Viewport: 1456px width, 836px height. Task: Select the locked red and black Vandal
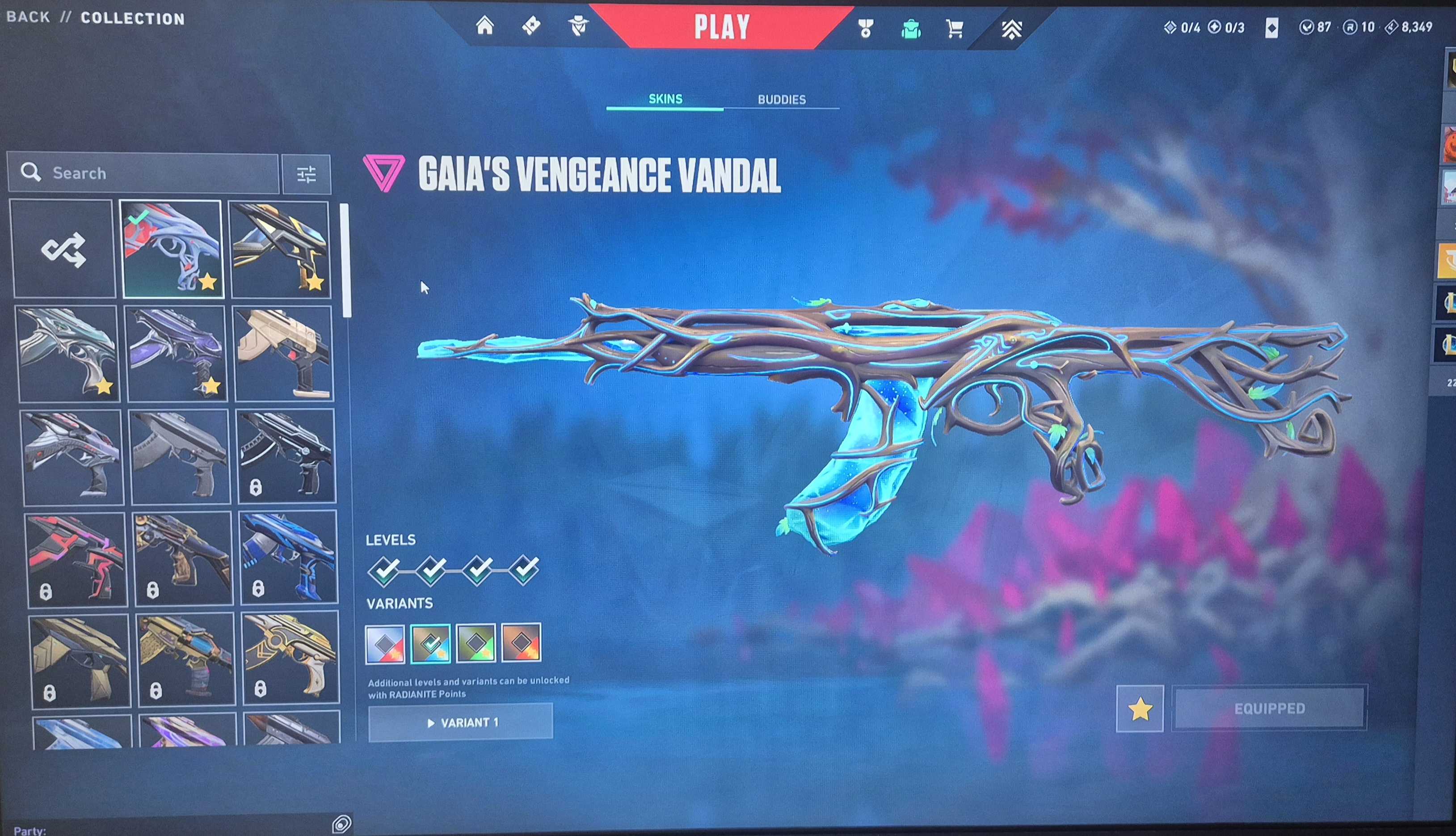(x=76, y=559)
